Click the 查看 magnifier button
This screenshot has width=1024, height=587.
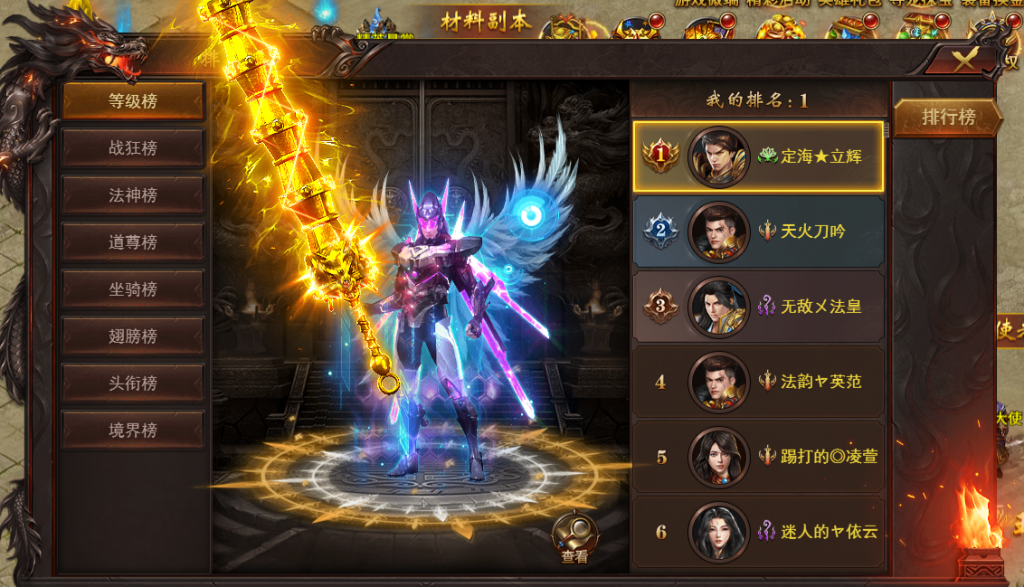tap(575, 538)
